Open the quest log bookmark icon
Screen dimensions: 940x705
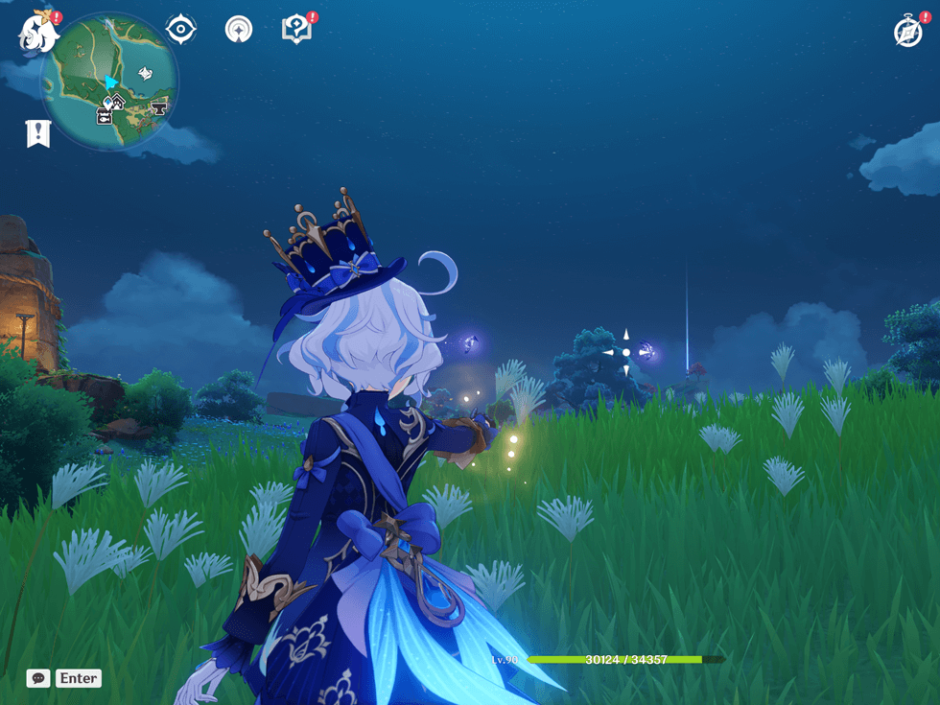point(38,133)
